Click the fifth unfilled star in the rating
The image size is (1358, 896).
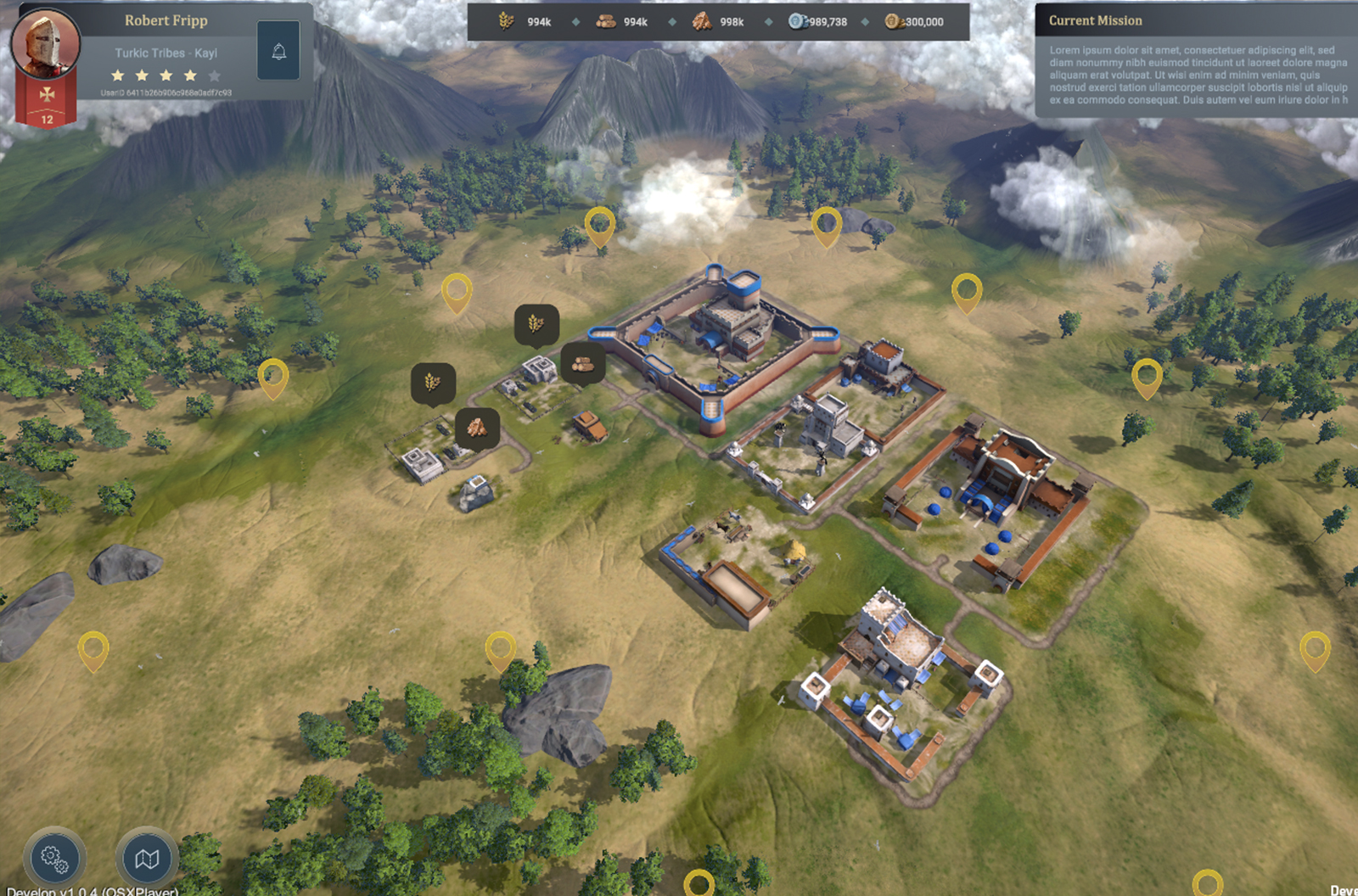tap(216, 76)
